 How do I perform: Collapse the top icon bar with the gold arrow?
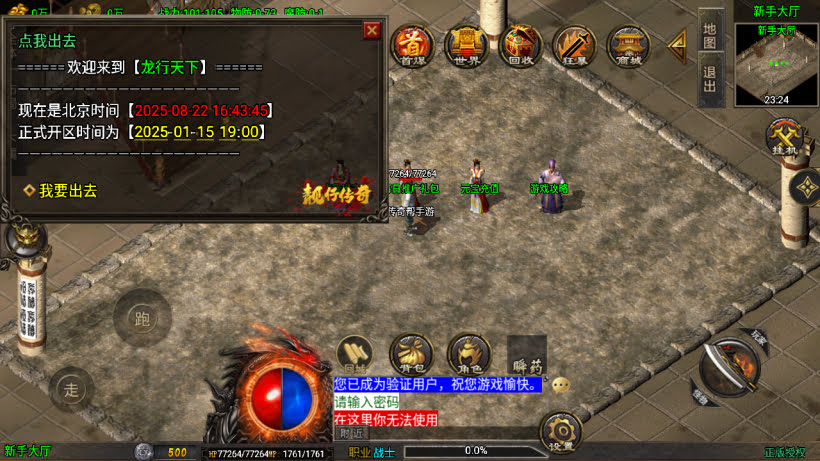[x=677, y=44]
